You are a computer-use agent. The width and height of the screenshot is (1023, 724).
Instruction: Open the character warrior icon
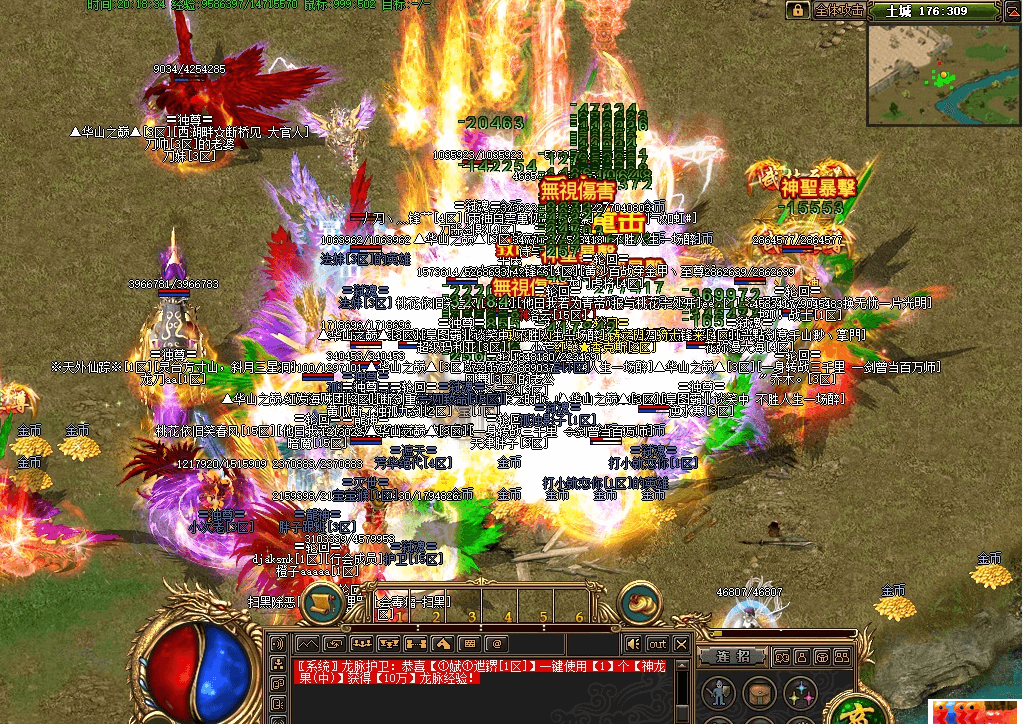point(717,693)
